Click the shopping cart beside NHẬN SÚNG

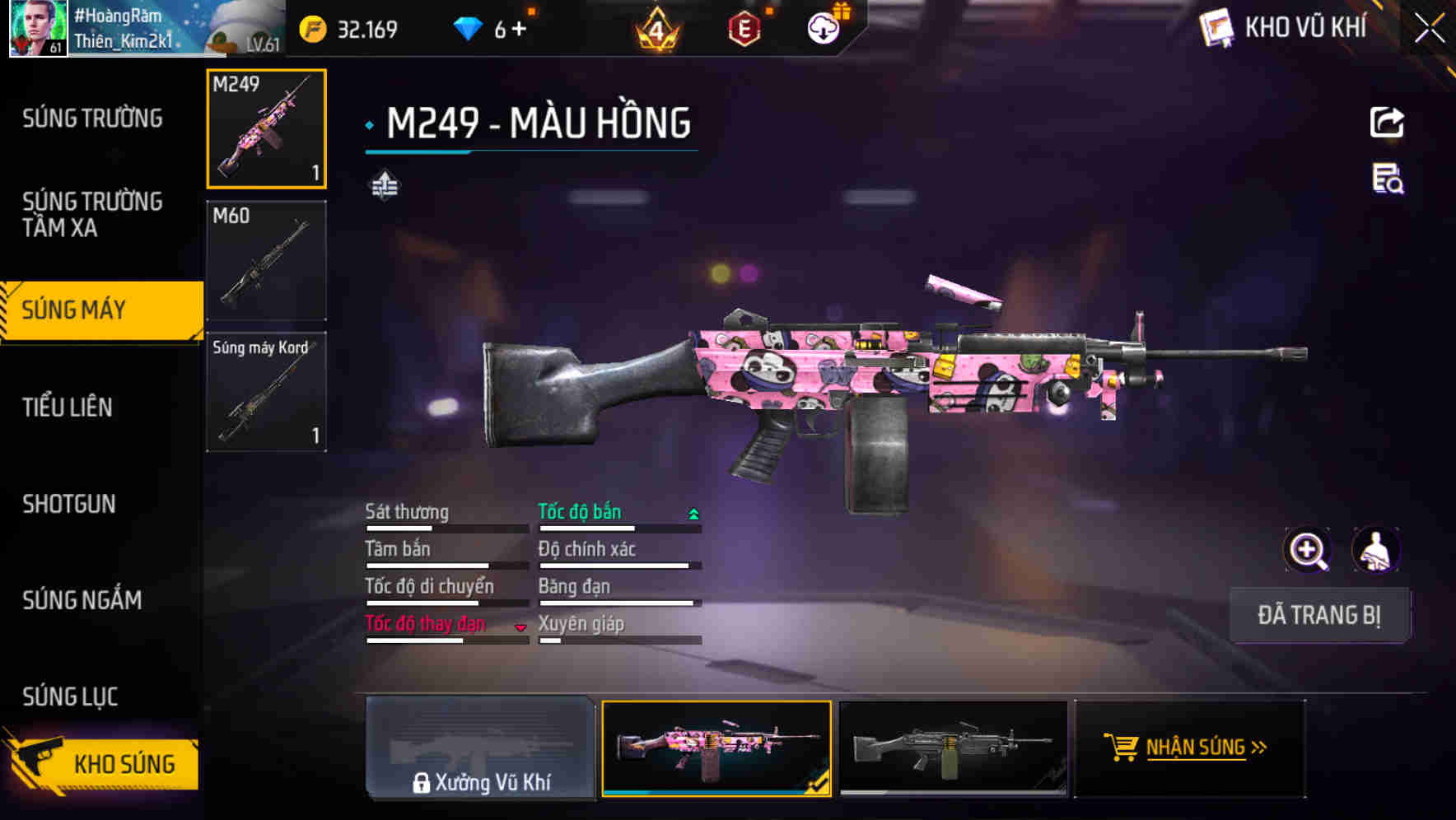pyautogui.click(x=1122, y=748)
